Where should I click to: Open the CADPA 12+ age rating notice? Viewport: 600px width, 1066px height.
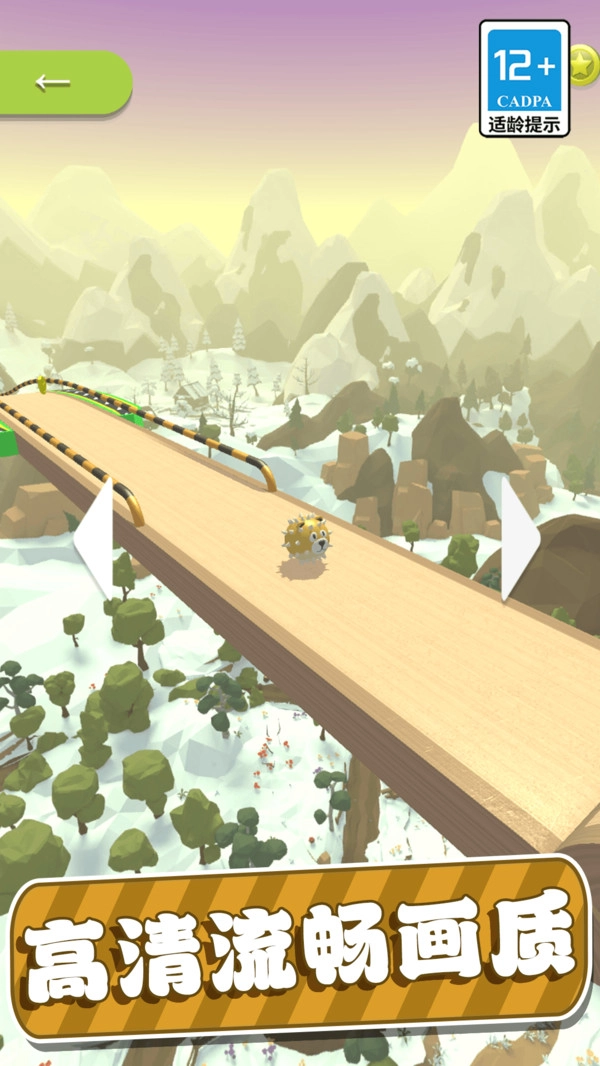(x=524, y=78)
